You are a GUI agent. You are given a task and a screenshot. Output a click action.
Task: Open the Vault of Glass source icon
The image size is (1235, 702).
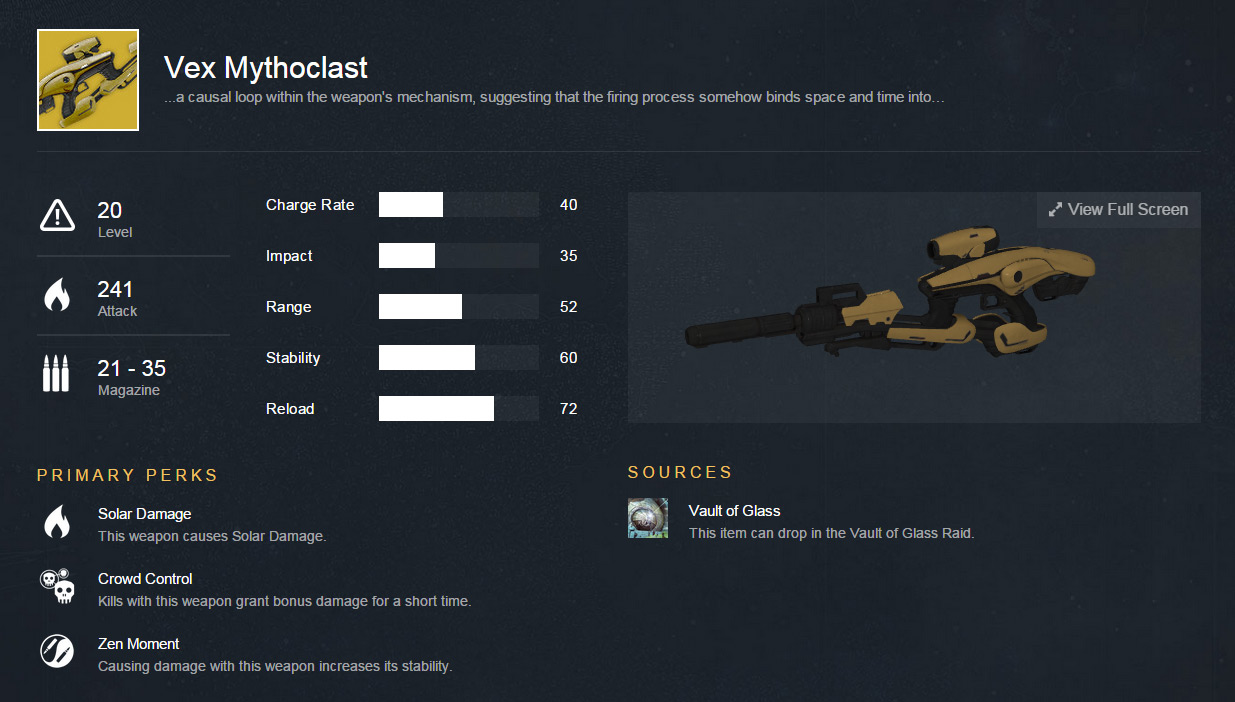point(648,518)
